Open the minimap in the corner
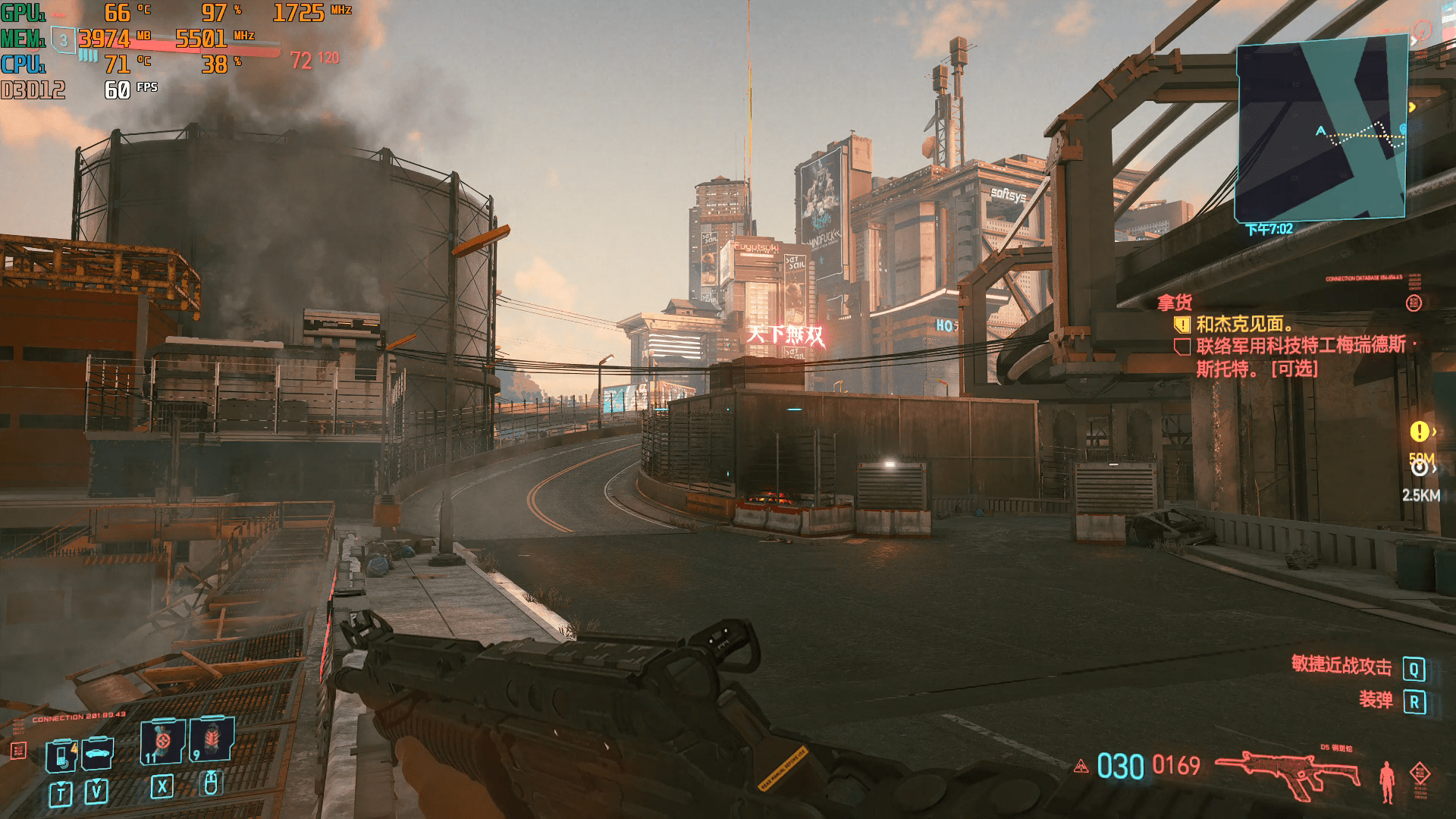Viewport: 1456px width, 819px height. point(1321,129)
